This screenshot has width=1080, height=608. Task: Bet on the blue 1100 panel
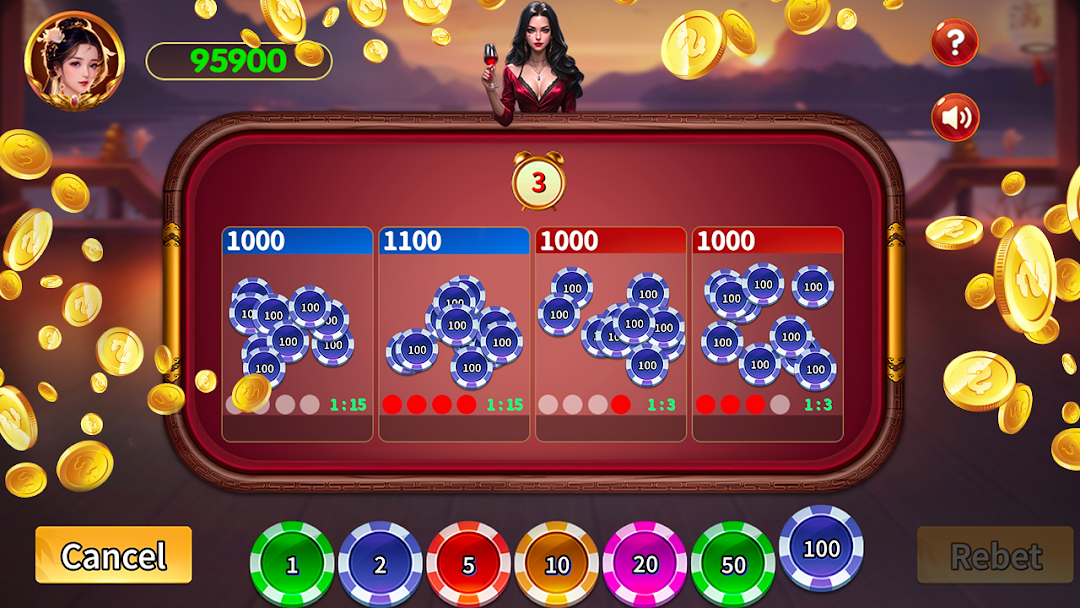click(454, 335)
